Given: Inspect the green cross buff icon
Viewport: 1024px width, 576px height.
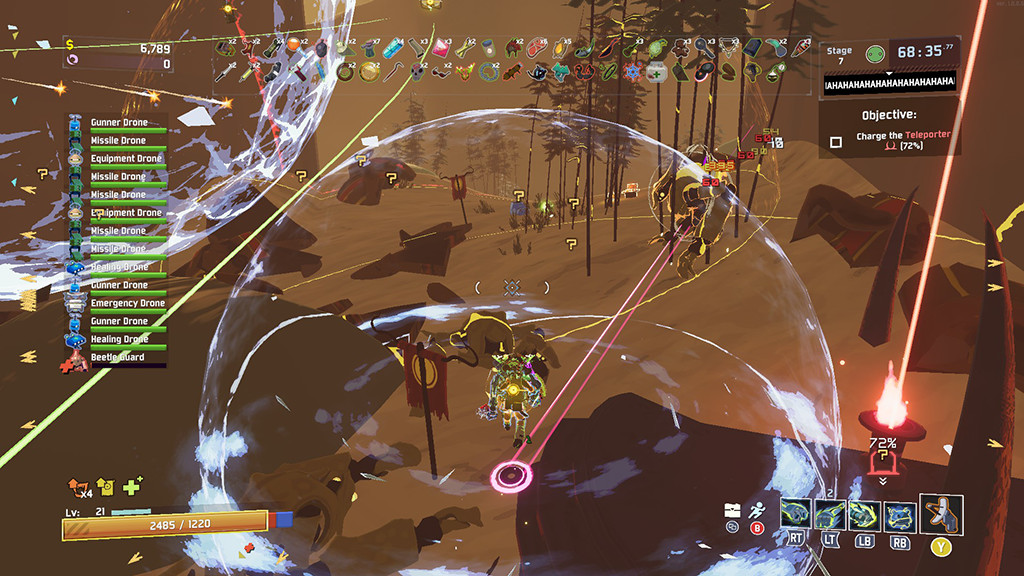Looking at the screenshot, I should pos(132,486).
